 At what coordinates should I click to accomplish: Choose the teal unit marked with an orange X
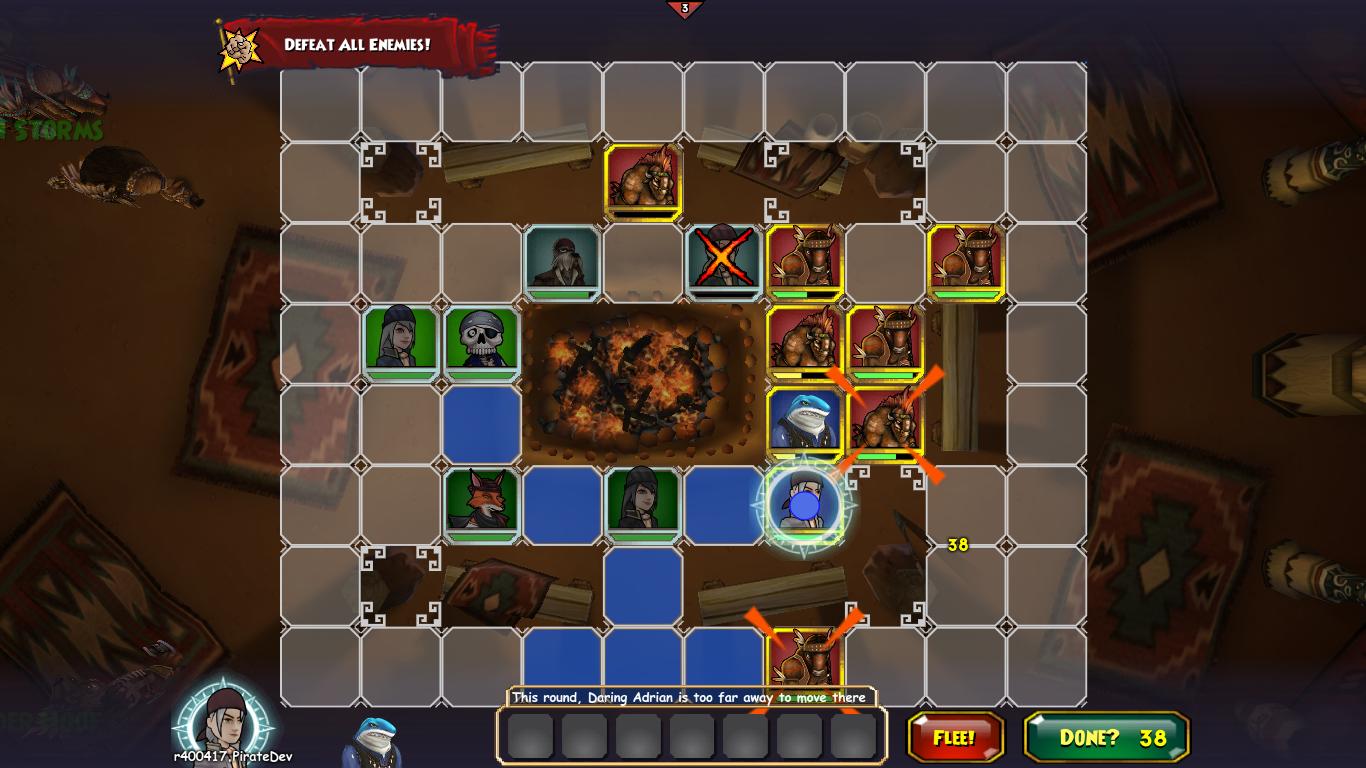[x=723, y=262]
